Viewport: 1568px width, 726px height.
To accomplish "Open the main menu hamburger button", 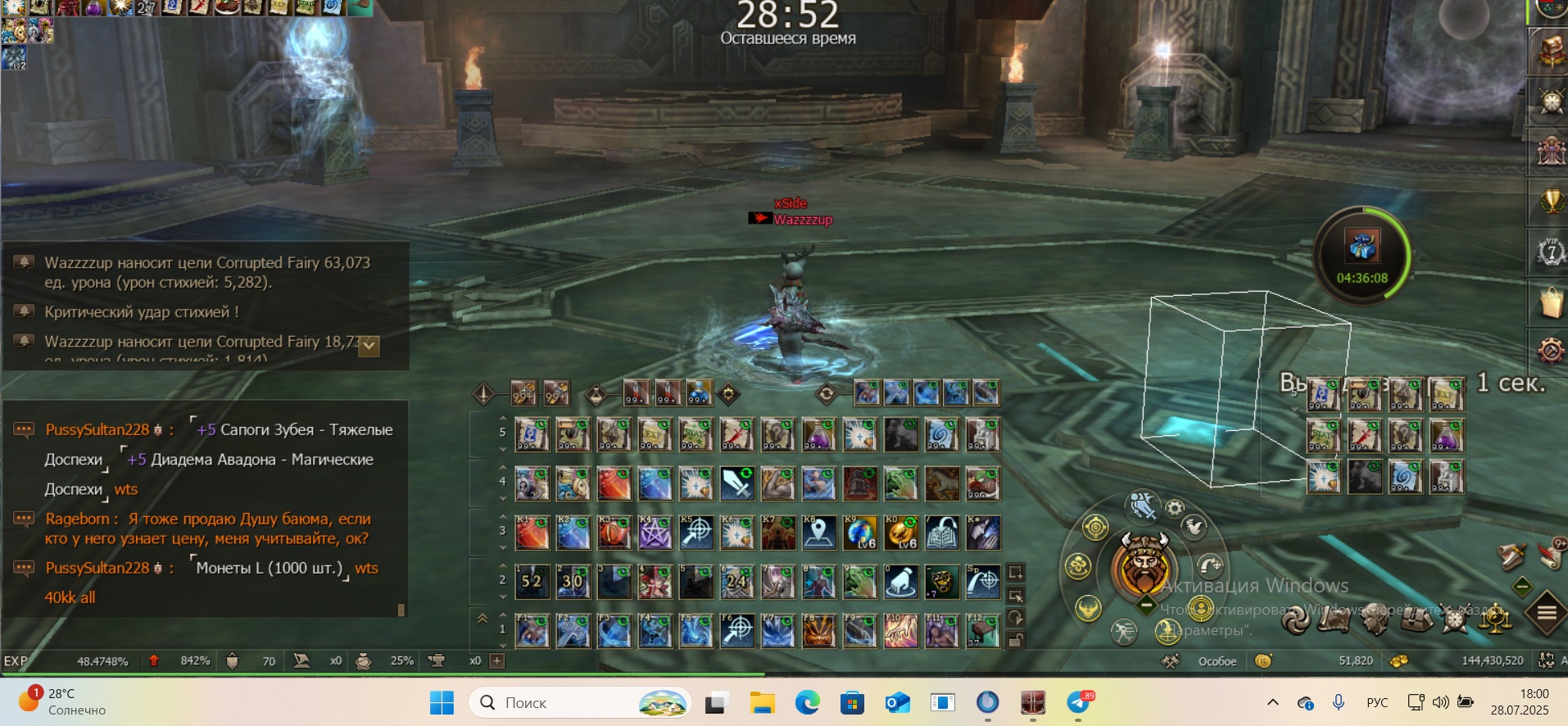I will (1546, 612).
